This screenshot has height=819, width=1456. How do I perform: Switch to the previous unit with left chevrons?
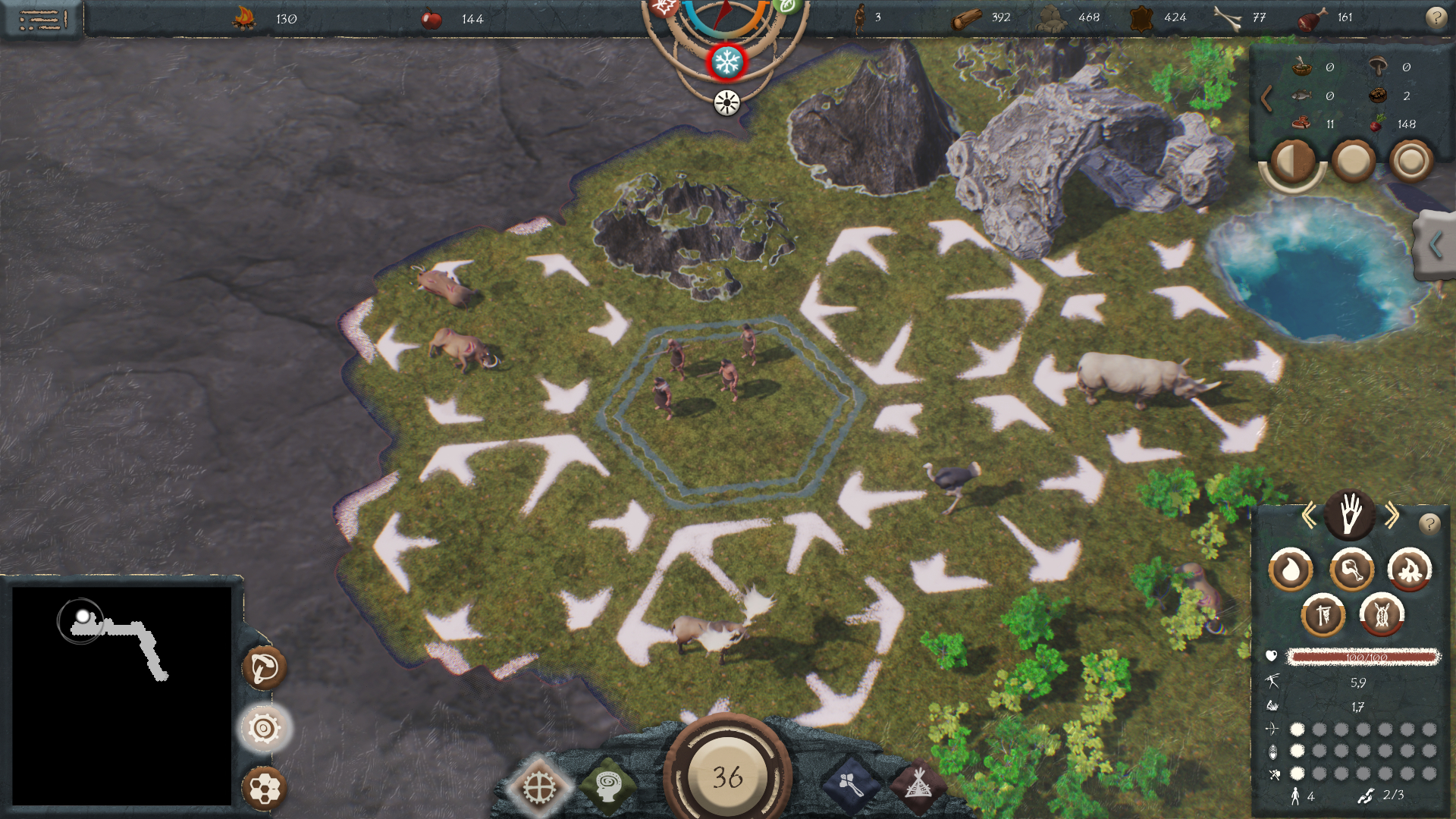coord(1309,516)
